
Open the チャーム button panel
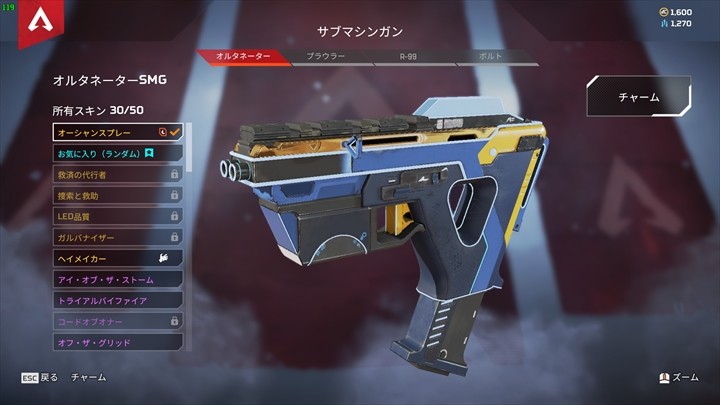click(638, 97)
